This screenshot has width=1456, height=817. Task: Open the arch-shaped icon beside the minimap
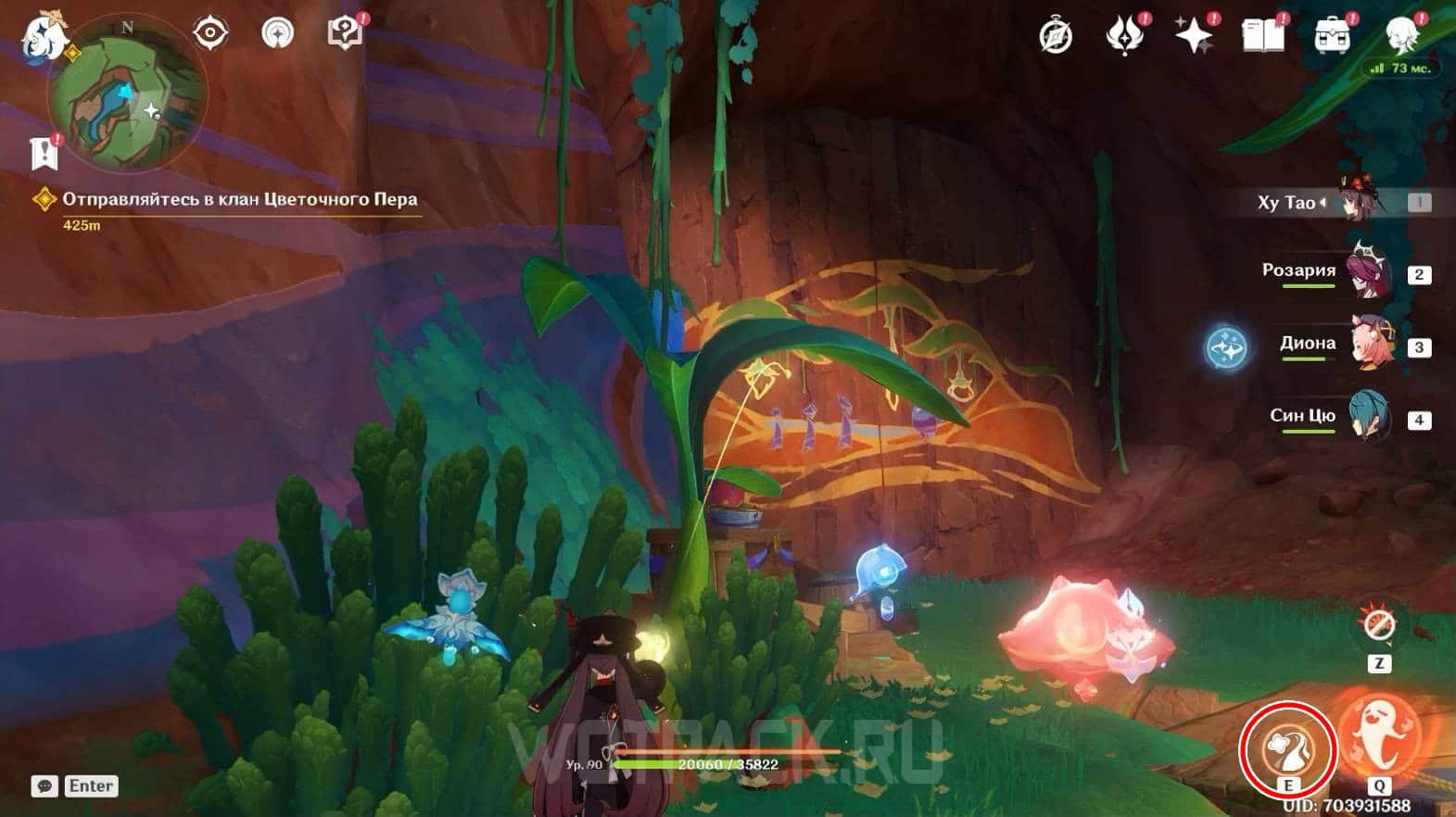(x=277, y=33)
